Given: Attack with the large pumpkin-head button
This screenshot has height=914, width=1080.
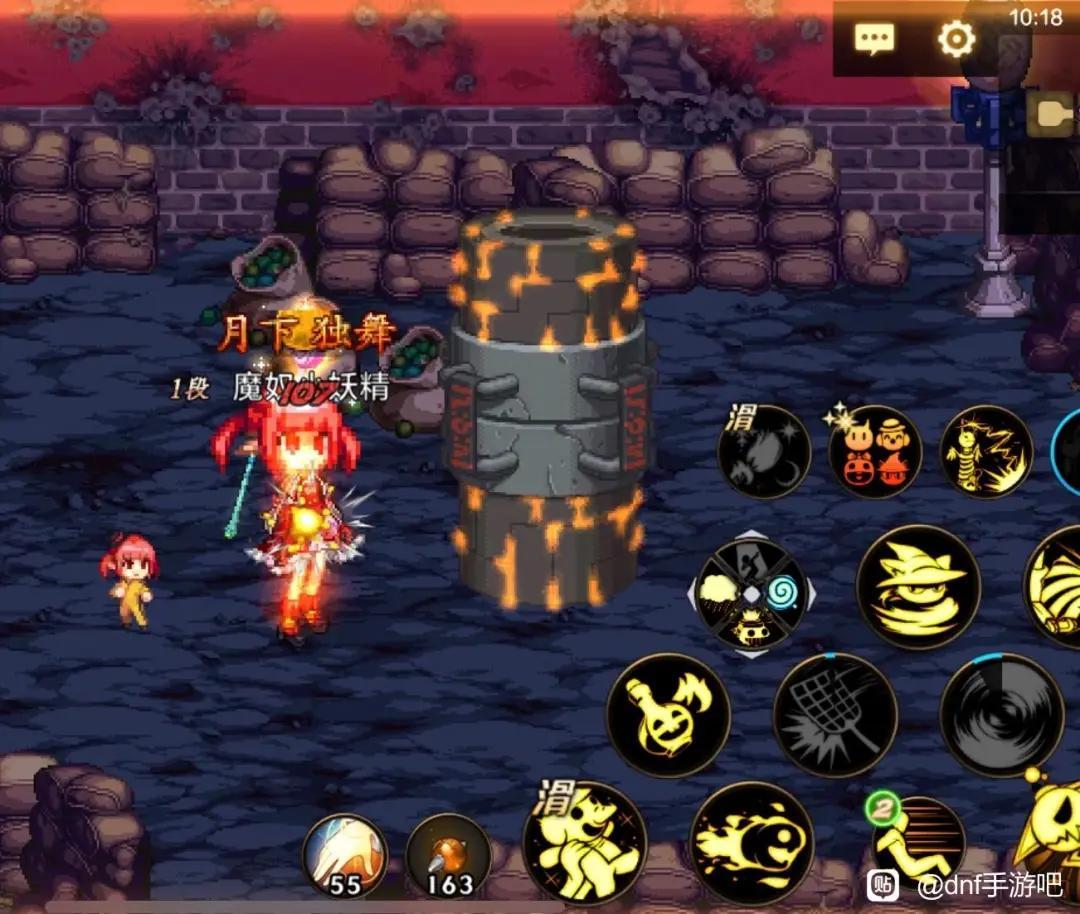Looking at the screenshot, I should (x=1050, y=840).
